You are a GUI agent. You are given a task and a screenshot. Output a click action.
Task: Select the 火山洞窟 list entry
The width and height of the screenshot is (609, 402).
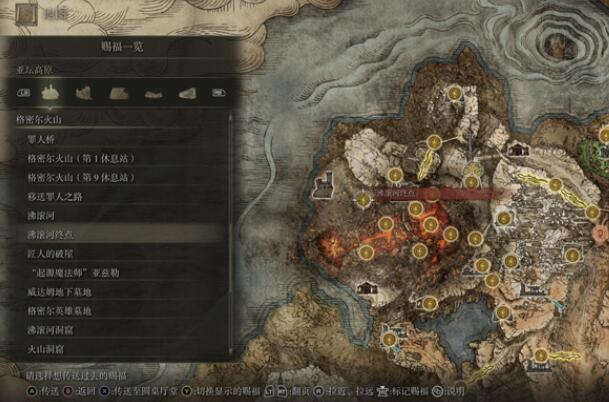[x=48, y=349]
